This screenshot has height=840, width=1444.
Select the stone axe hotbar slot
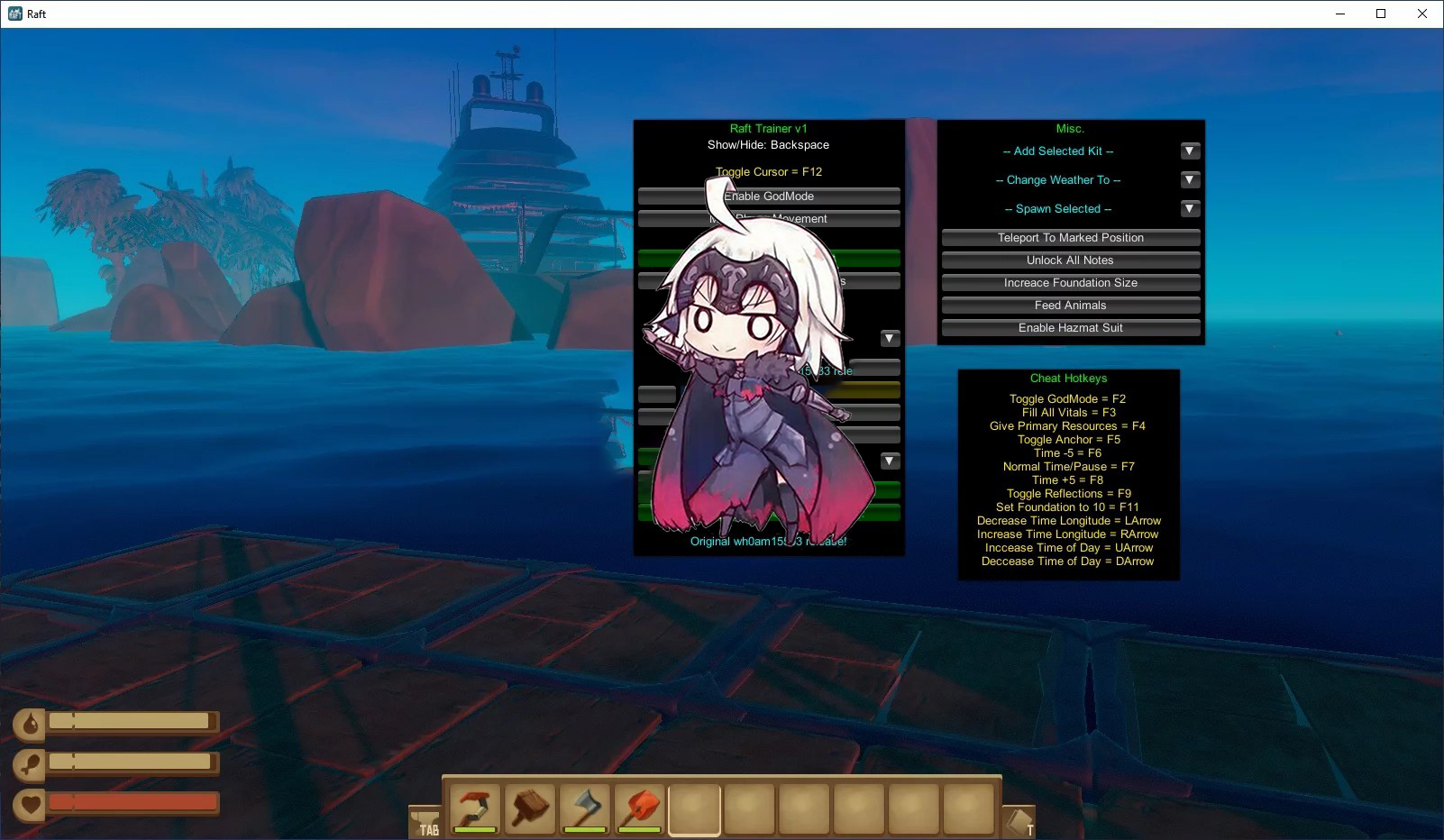coord(585,808)
